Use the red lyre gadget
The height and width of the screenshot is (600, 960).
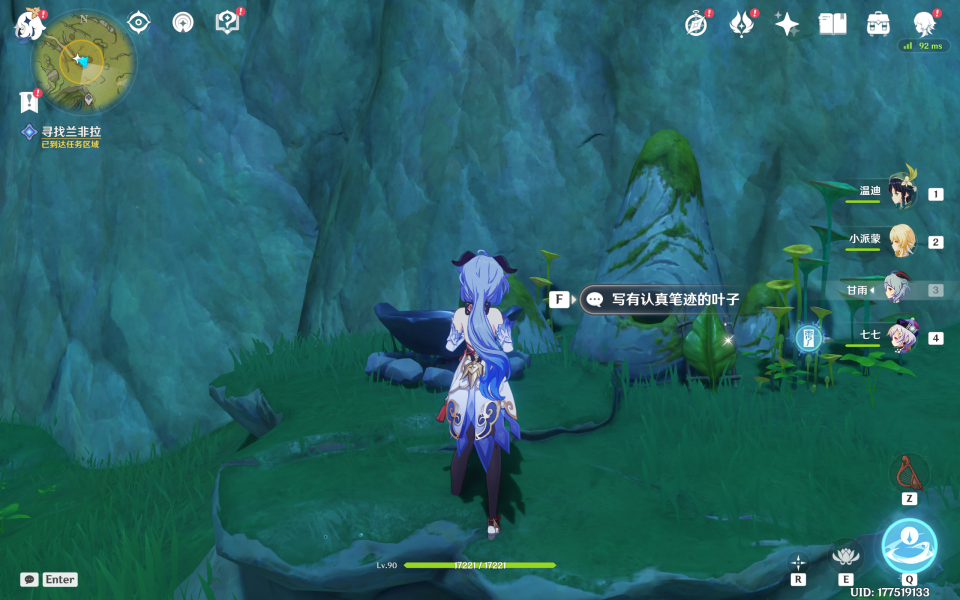point(909,471)
